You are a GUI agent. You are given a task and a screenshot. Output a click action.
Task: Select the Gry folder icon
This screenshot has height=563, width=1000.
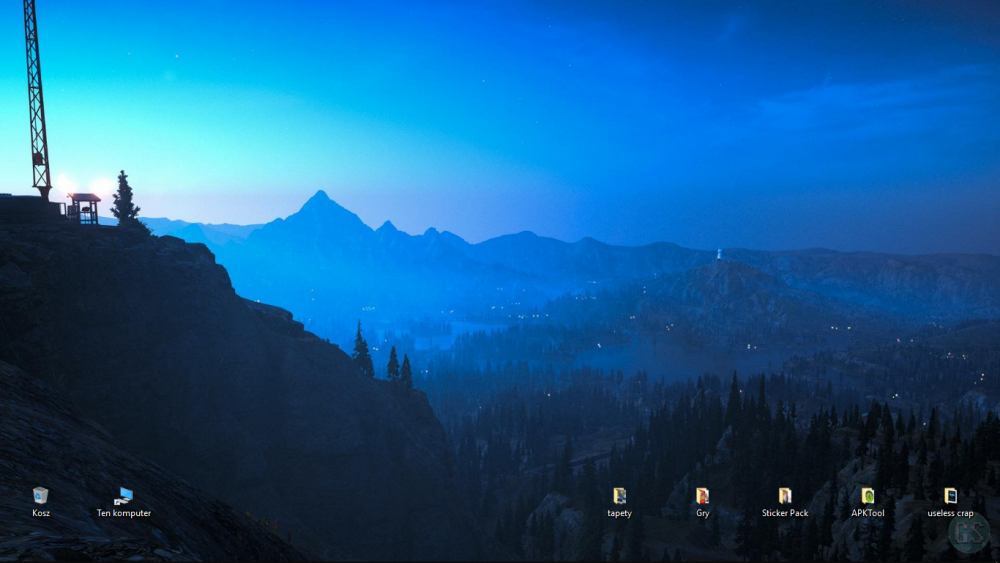[x=702, y=496]
